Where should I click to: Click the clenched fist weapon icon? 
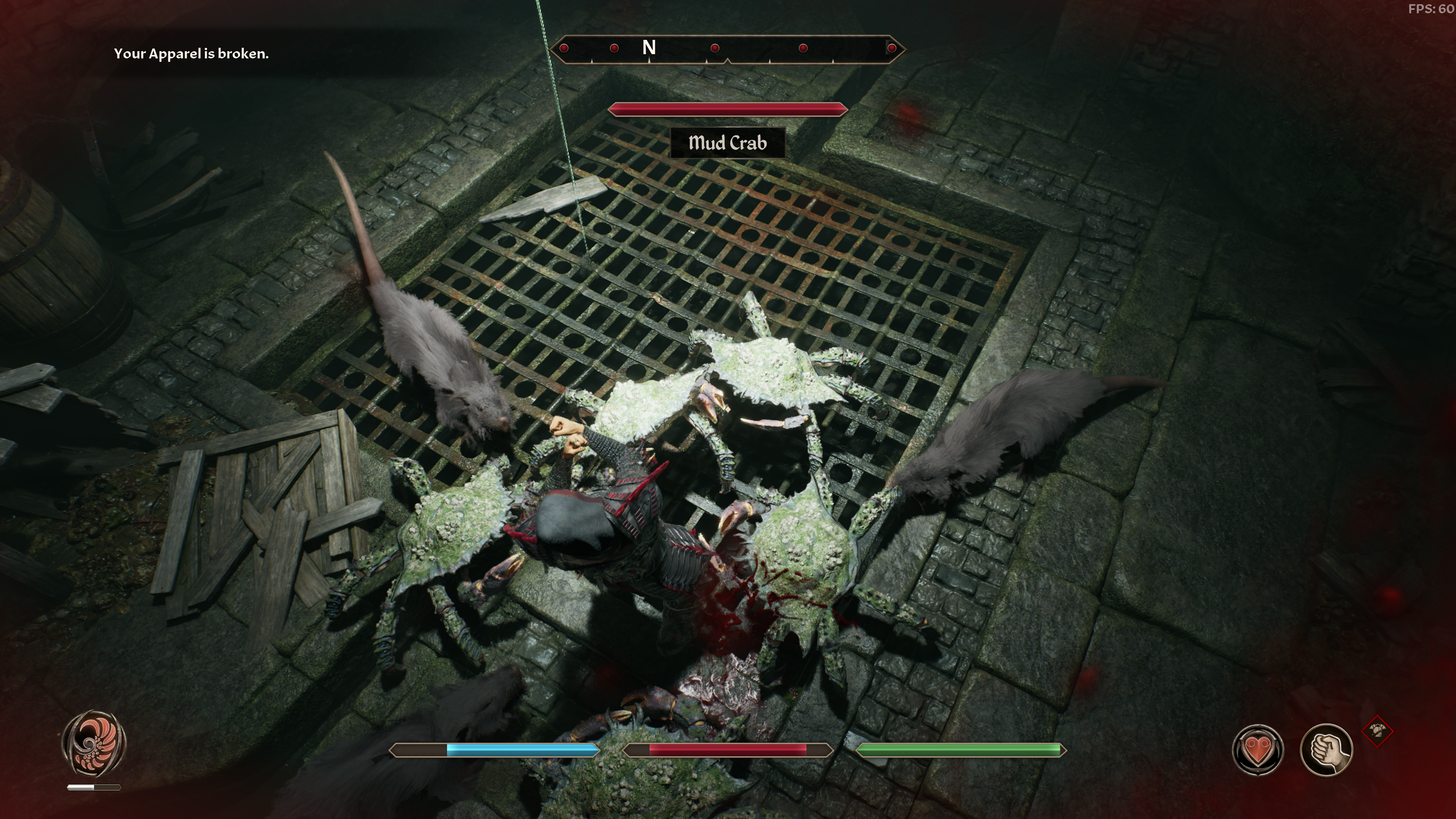(1326, 750)
